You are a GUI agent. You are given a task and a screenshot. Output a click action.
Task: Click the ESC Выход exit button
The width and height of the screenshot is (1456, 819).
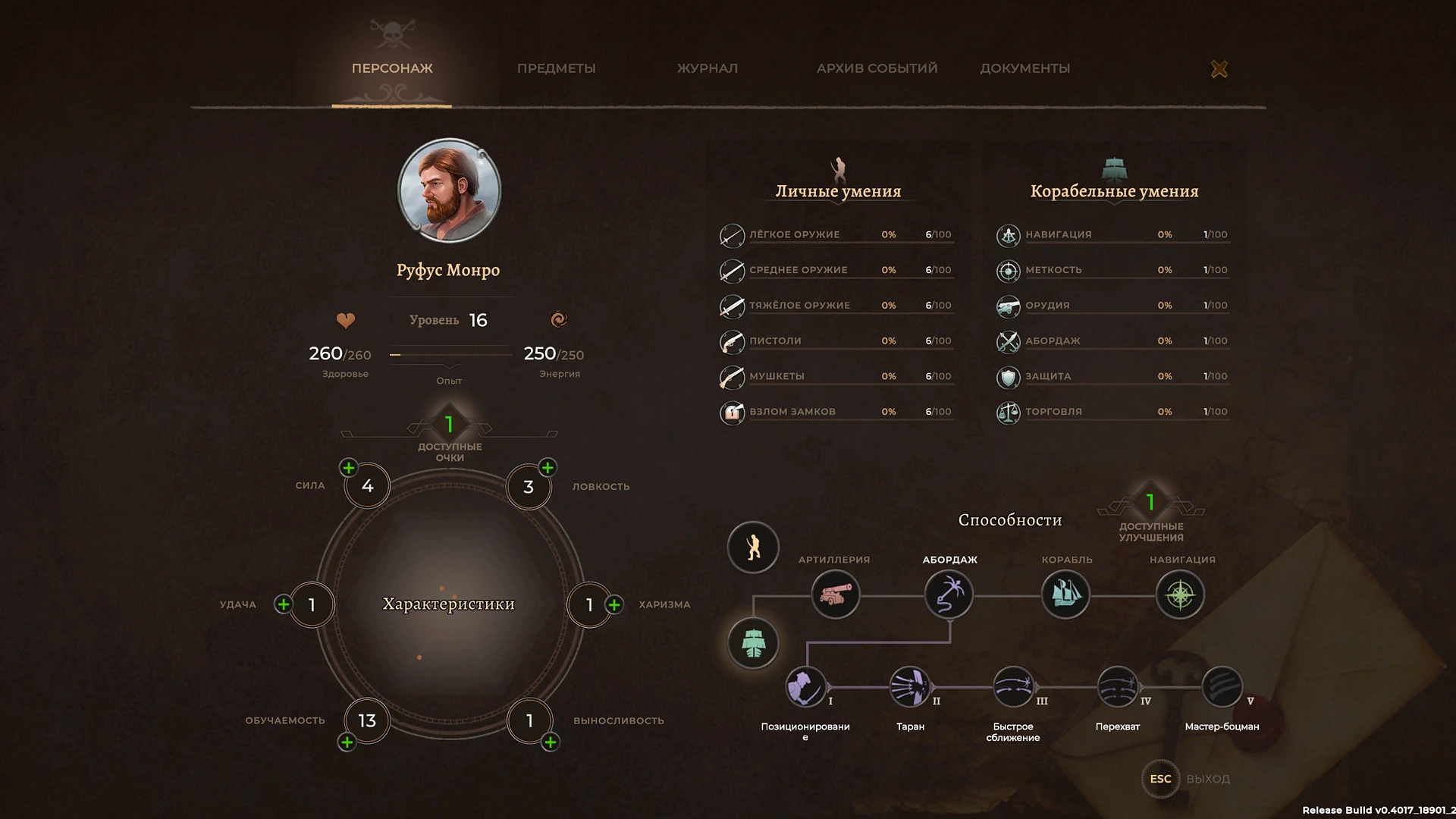(1160, 779)
